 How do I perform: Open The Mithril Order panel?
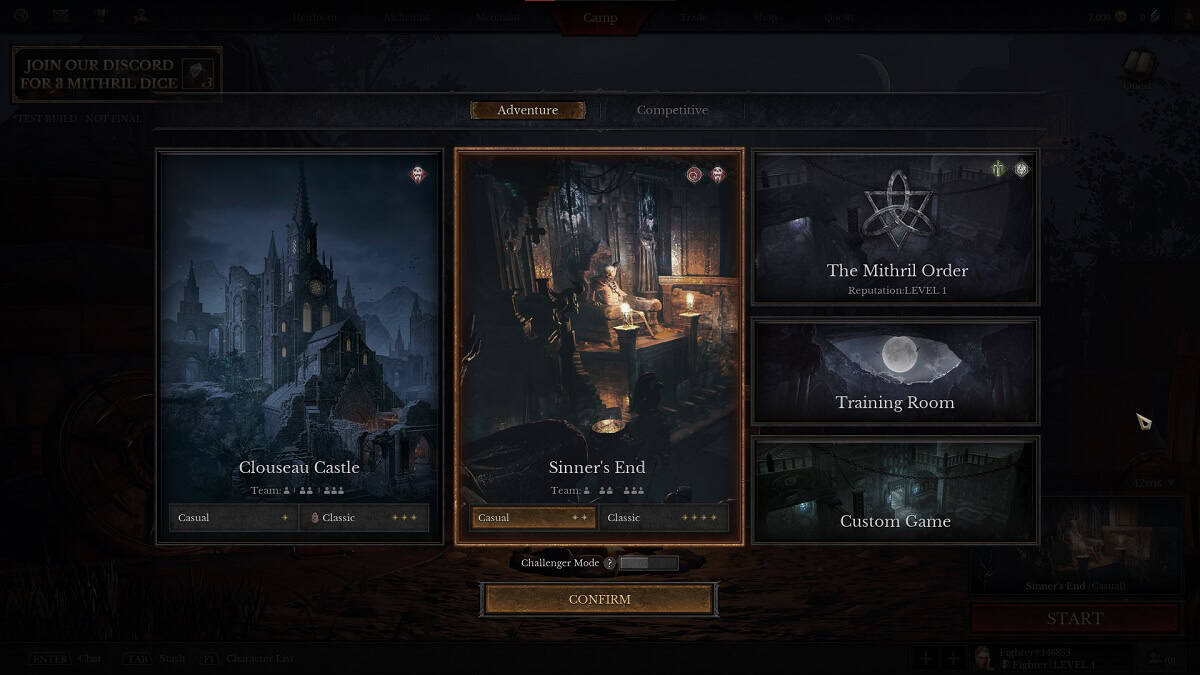[x=896, y=228]
